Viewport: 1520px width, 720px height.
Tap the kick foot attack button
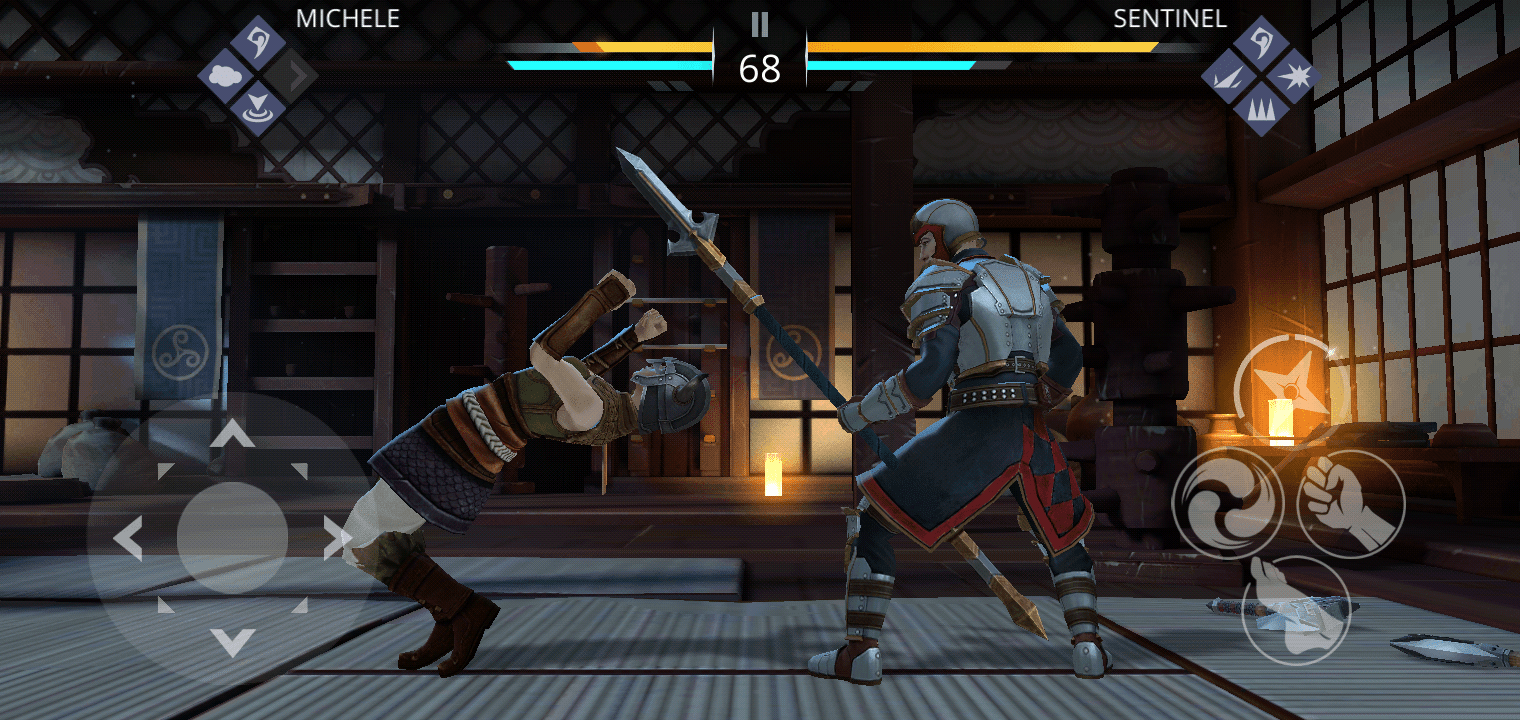tap(1295, 610)
